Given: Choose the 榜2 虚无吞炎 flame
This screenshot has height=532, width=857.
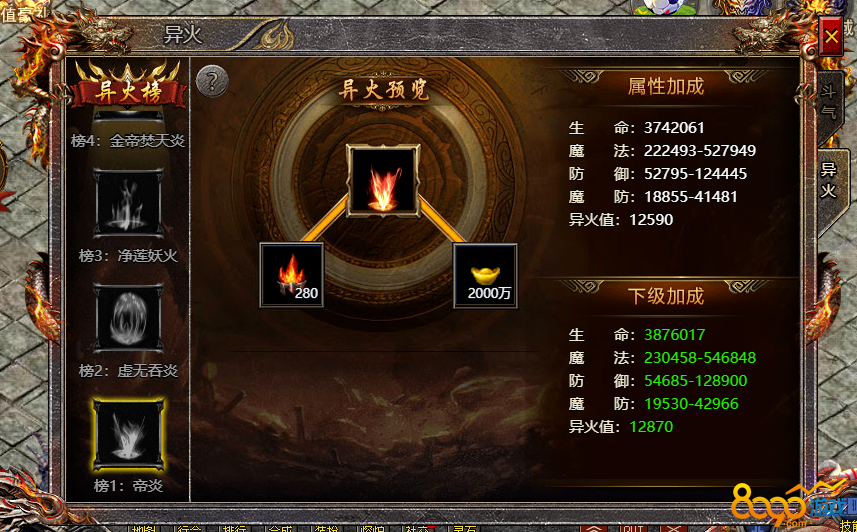Looking at the screenshot, I should coord(129,319).
